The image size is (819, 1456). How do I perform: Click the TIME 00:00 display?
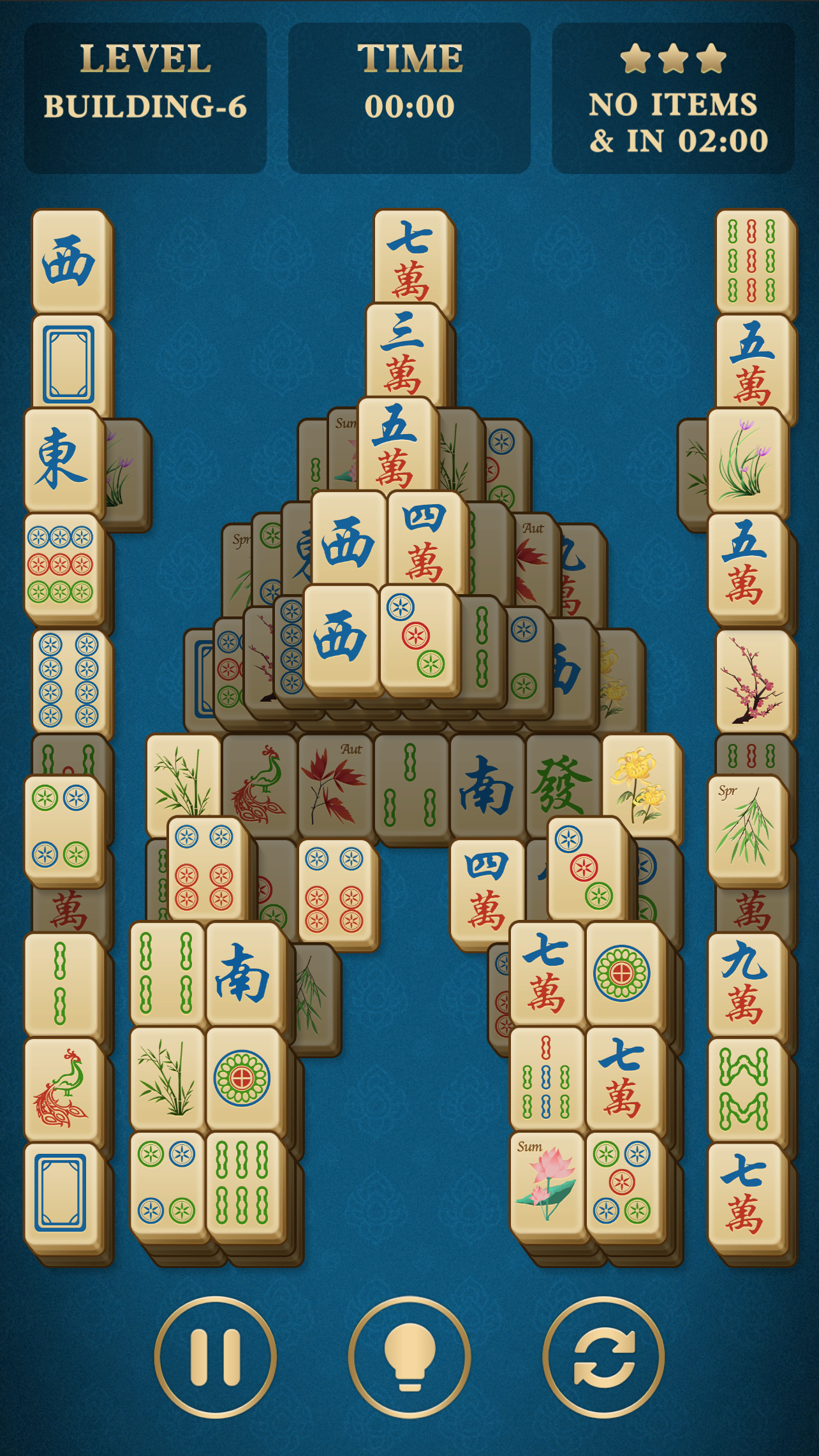[409, 102]
